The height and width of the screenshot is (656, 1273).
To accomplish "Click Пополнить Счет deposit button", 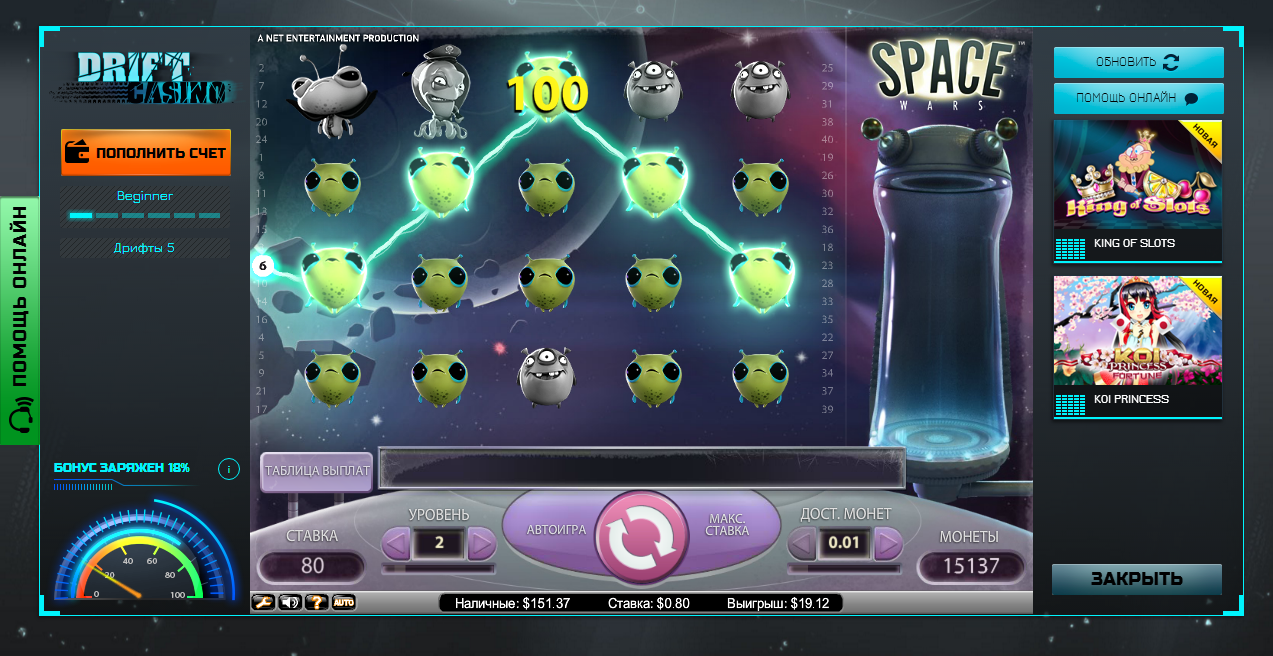I will tap(146, 153).
